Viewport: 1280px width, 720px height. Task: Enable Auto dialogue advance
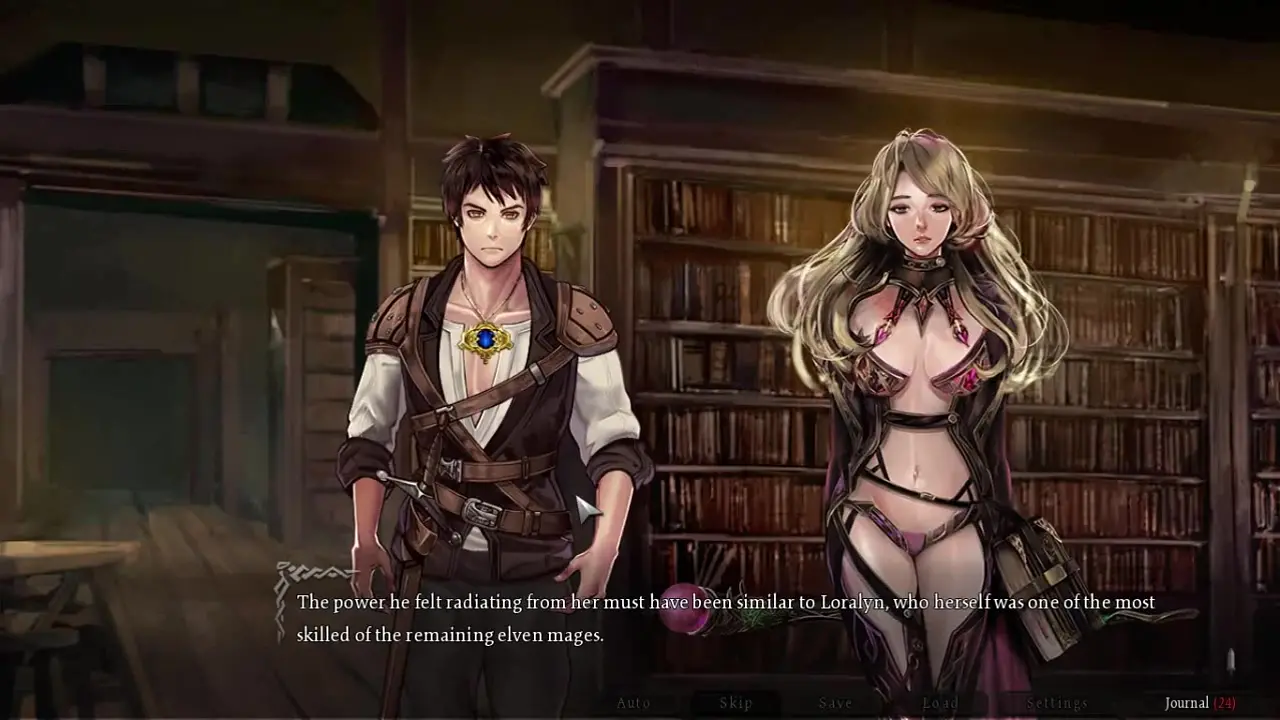pyautogui.click(x=633, y=703)
